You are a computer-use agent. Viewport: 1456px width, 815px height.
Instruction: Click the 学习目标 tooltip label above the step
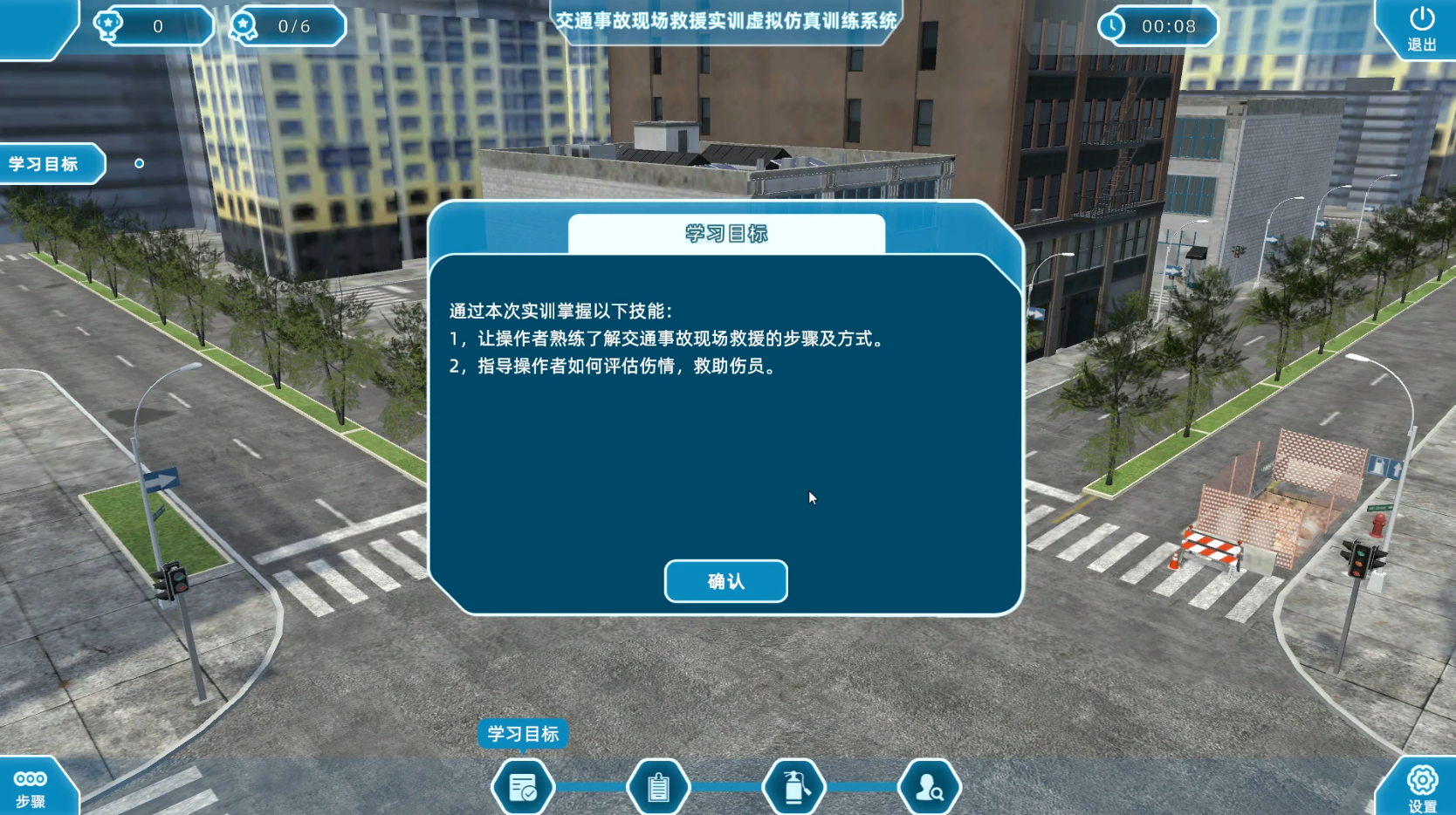point(525,735)
